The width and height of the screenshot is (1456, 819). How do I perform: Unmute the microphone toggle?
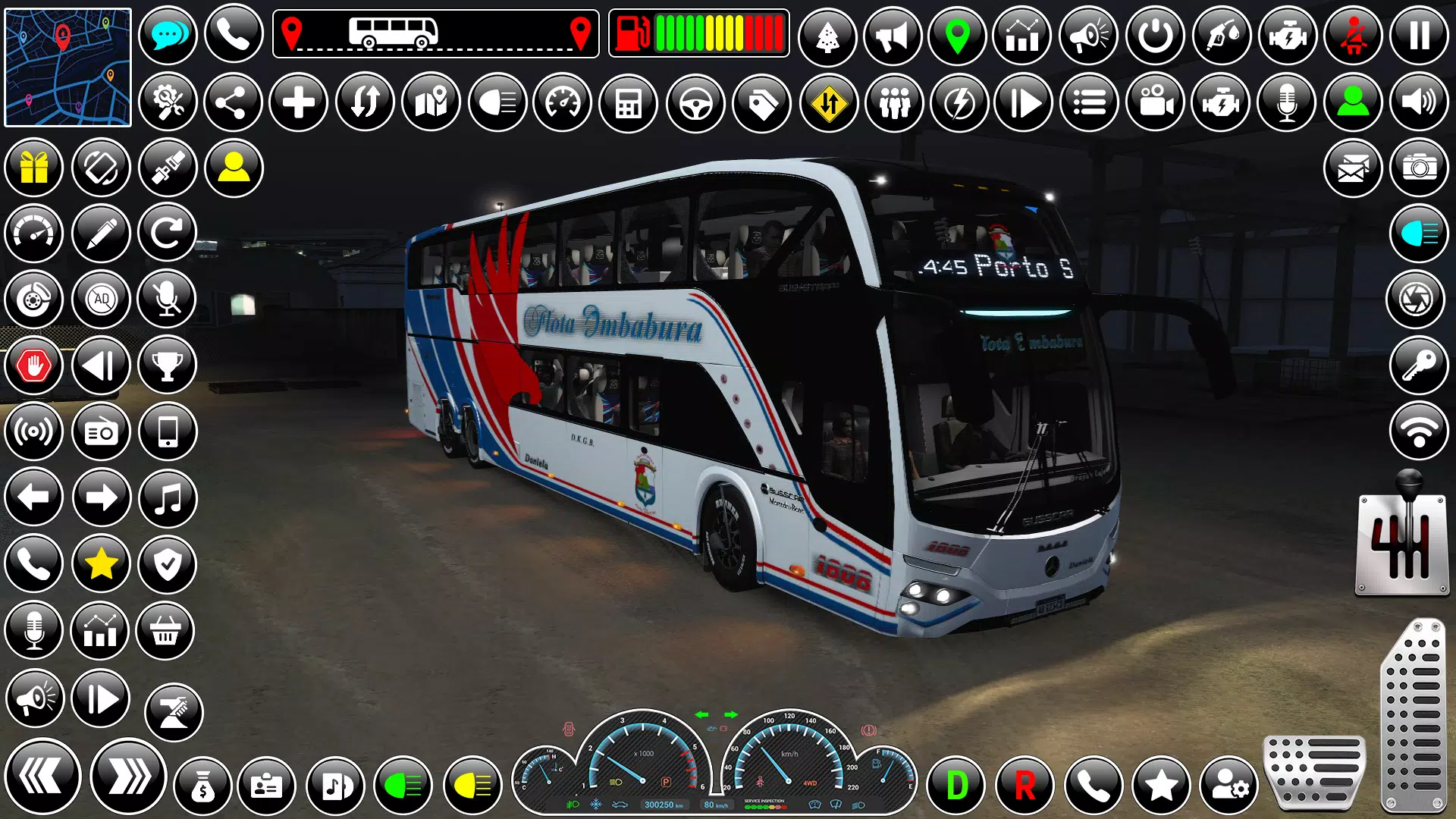167,299
